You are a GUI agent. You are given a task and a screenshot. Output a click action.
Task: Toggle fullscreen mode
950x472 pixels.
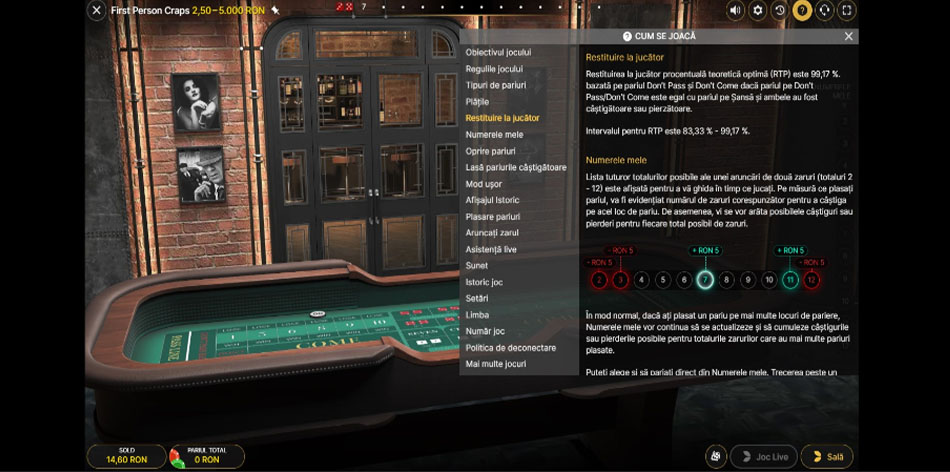847,10
